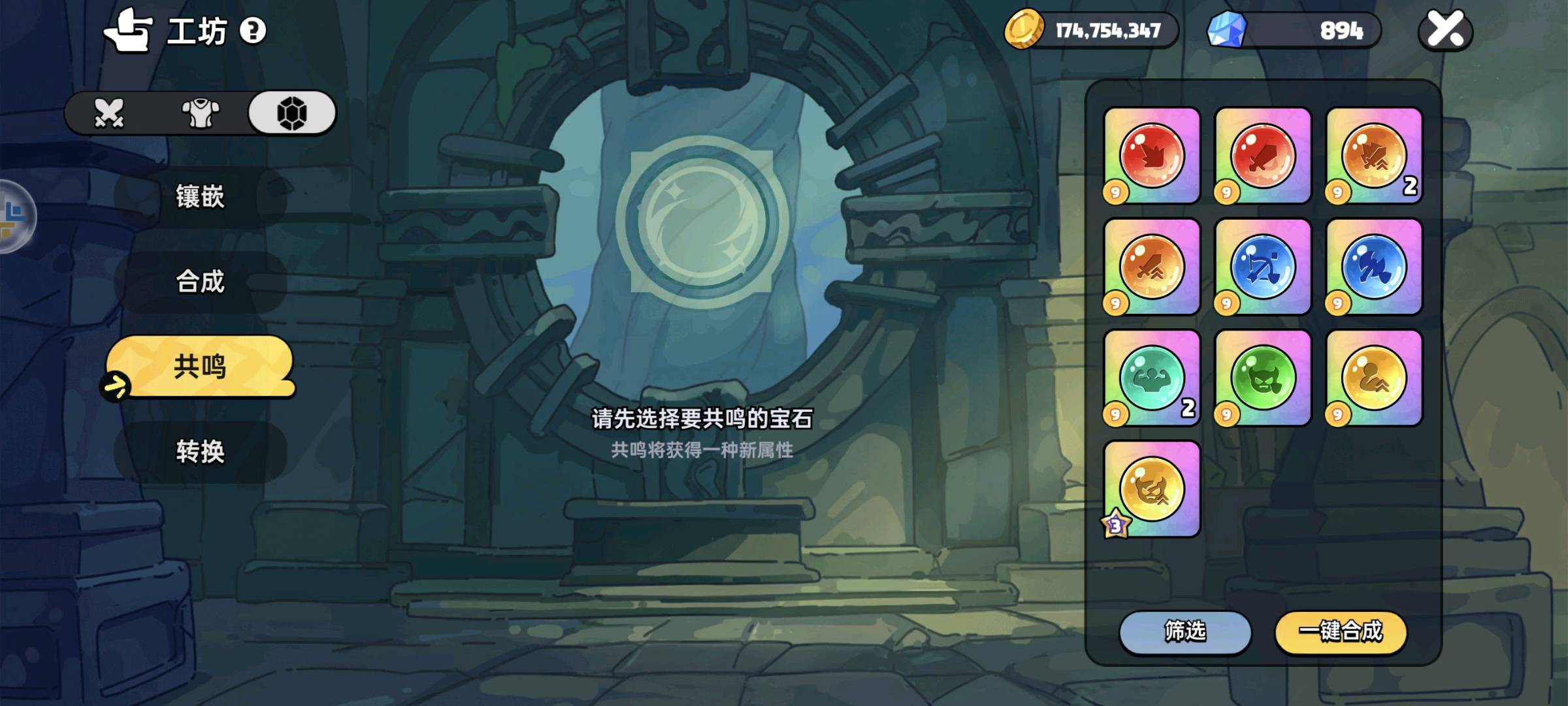Switch to the armor shirt tab
The image size is (1568, 706).
pos(201,113)
